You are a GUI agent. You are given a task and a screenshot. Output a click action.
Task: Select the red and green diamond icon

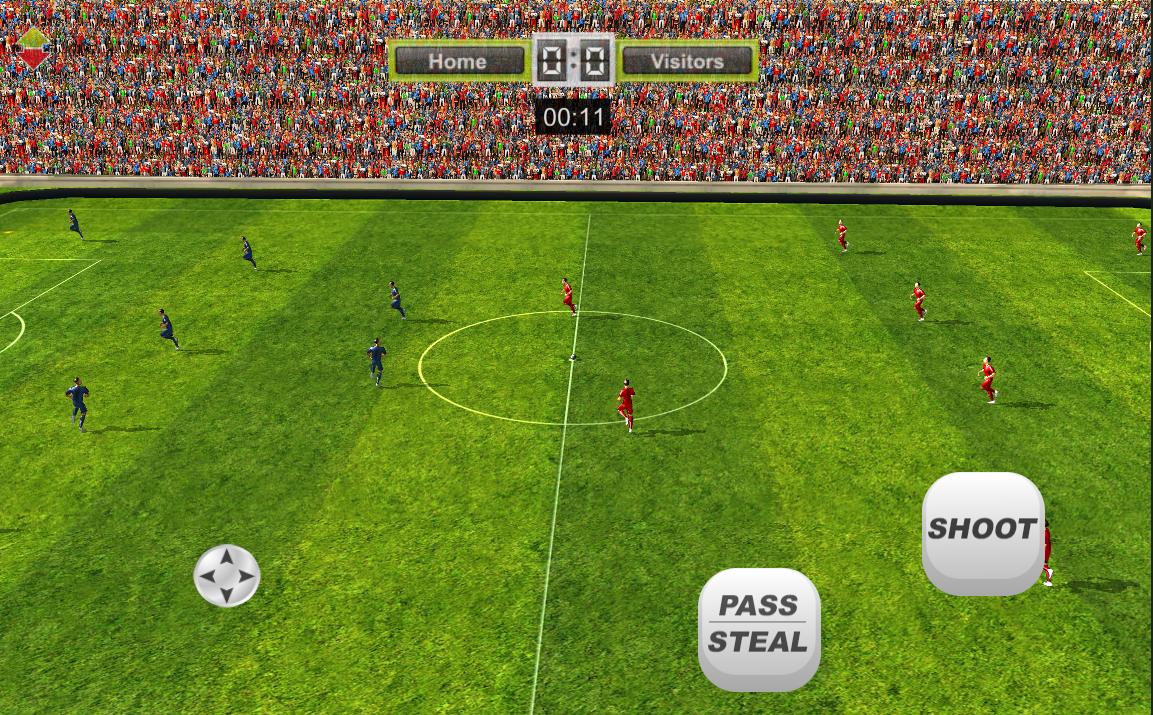[33, 47]
